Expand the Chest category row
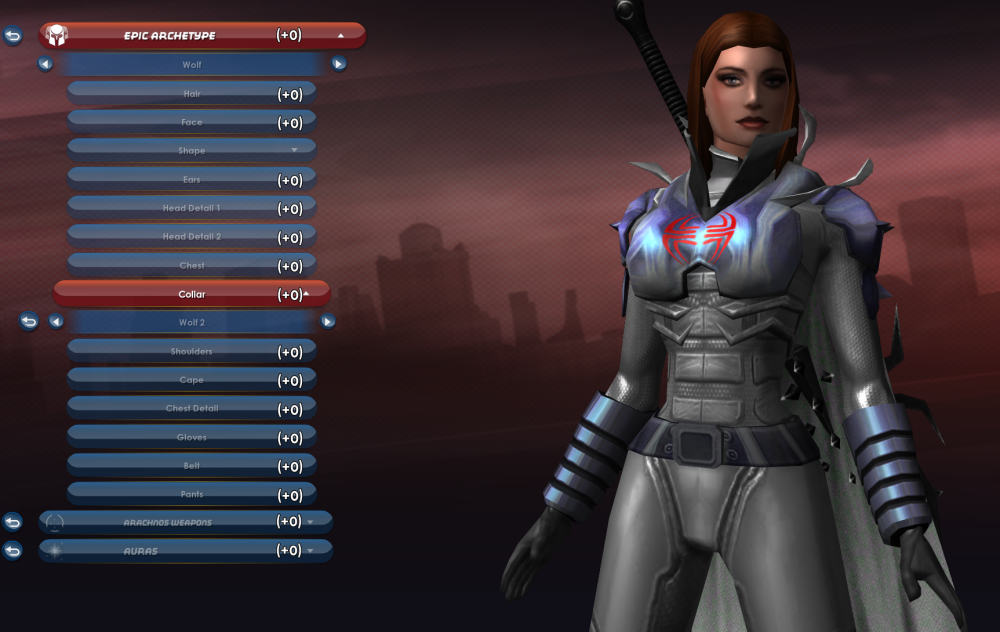The image size is (1000, 632). pyautogui.click(x=192, y=266)
